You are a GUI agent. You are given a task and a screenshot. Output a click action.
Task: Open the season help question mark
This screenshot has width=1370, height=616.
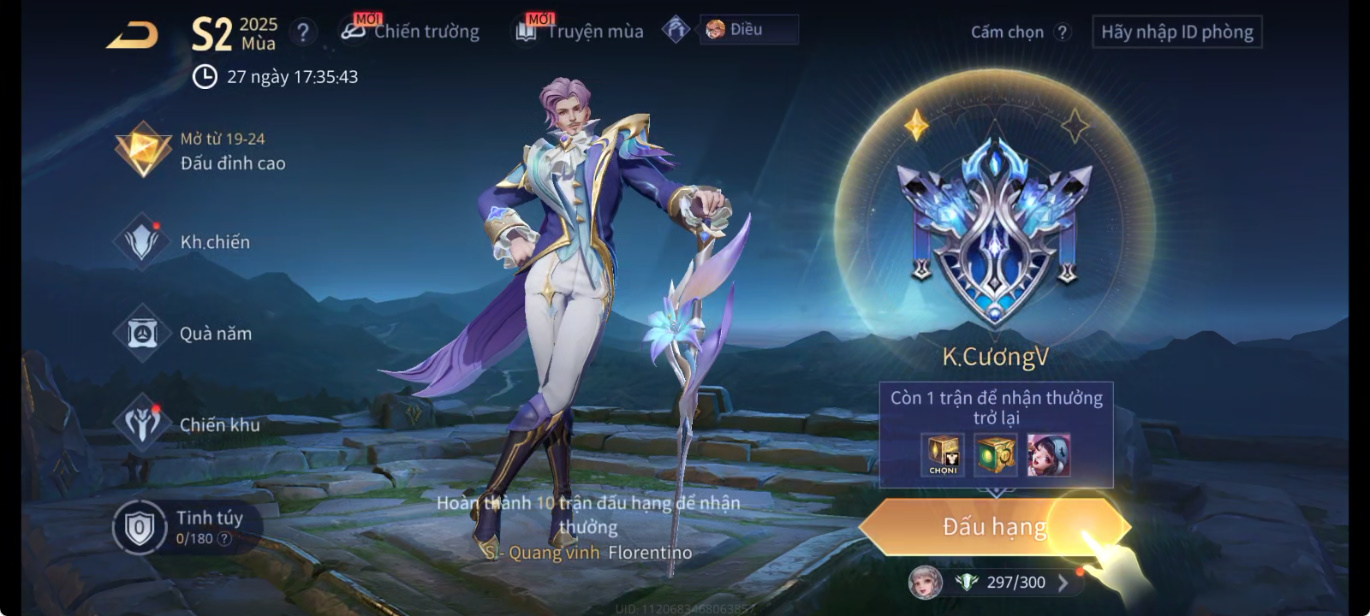[x=303, y=32]
